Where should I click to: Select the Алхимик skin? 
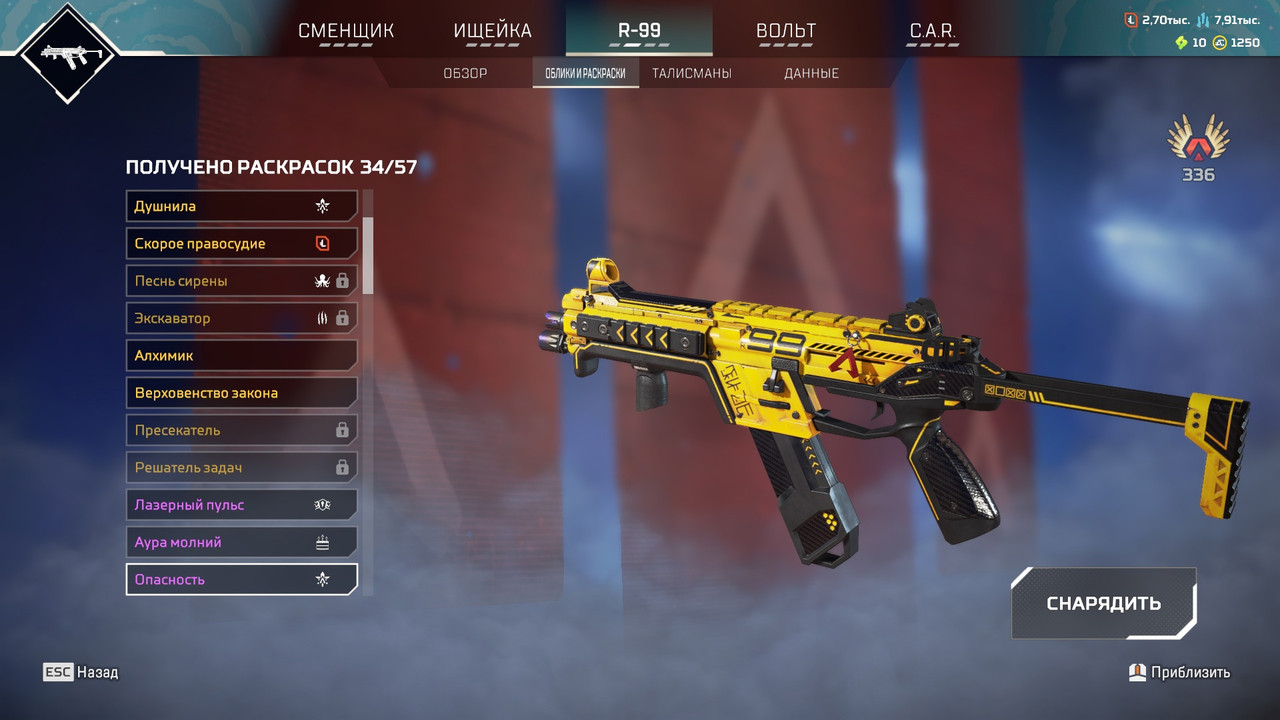242,355
